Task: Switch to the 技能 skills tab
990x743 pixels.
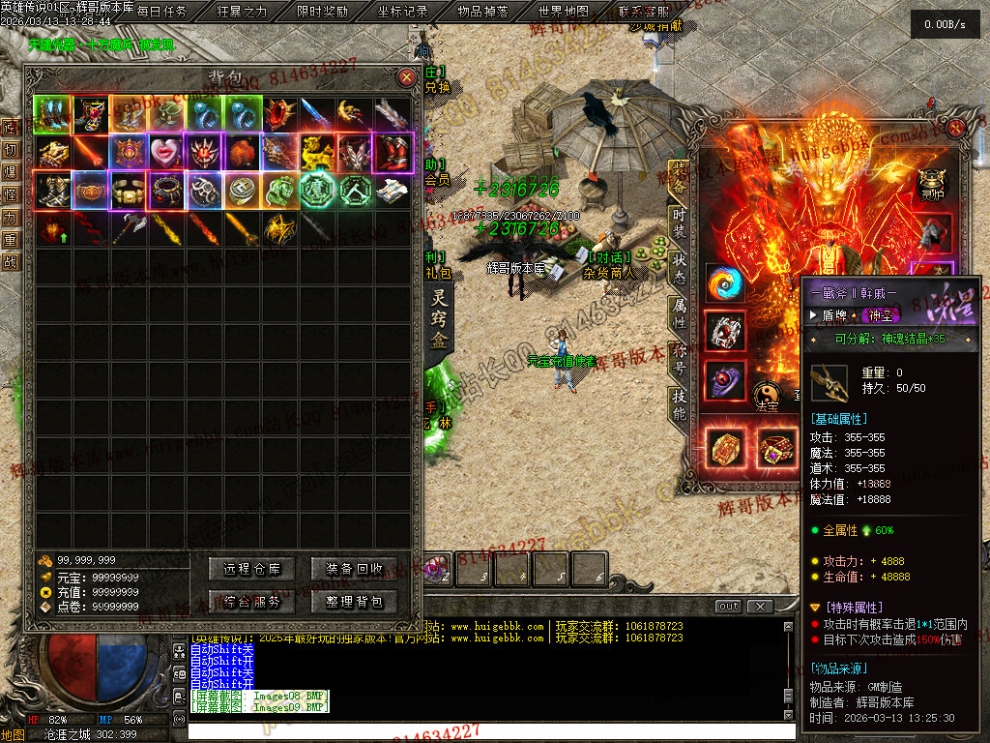Action: pos(679,405)
